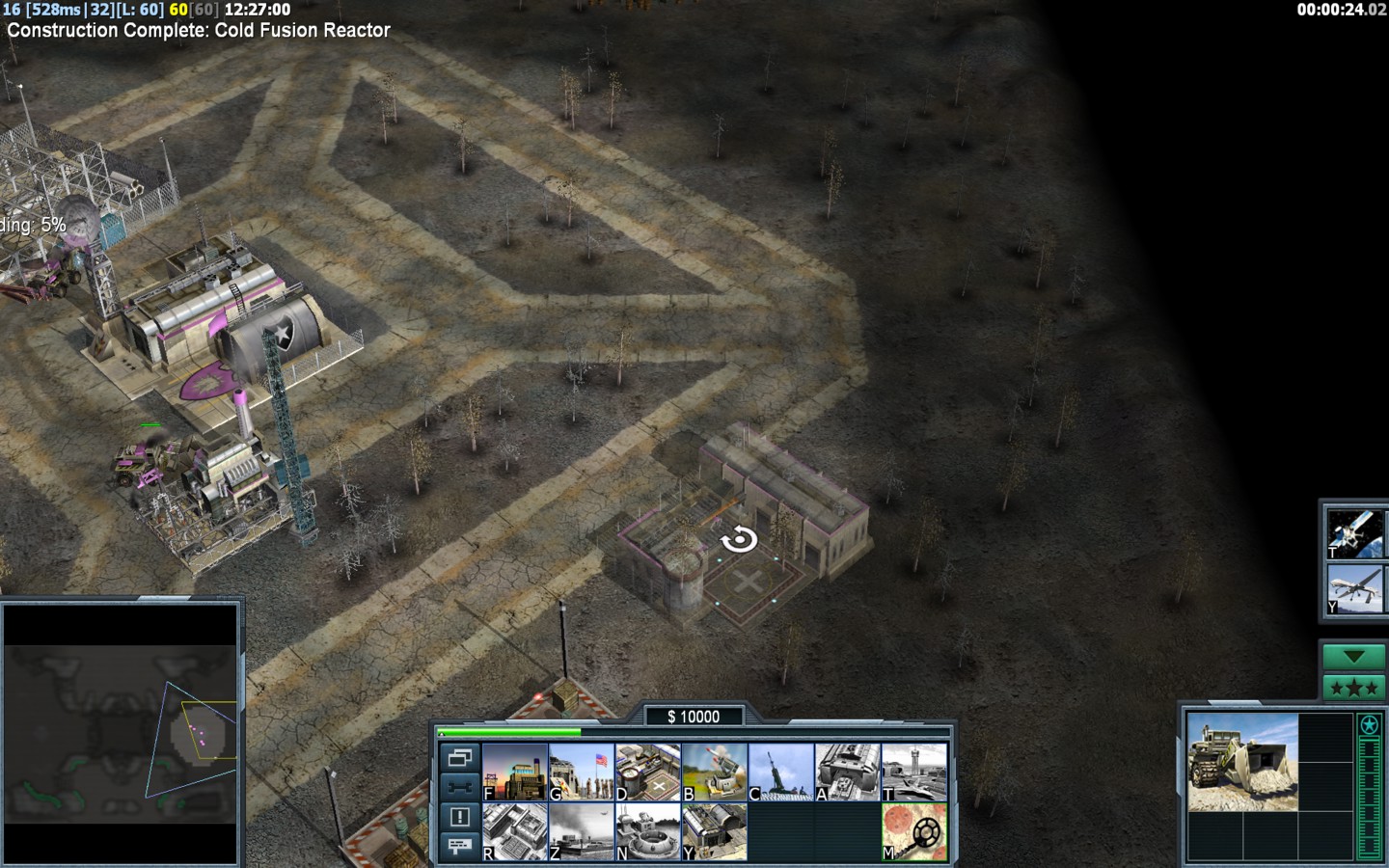Select the Supply Drop Zone build icon
1389x868 pixels.
[x=582, y=831]
